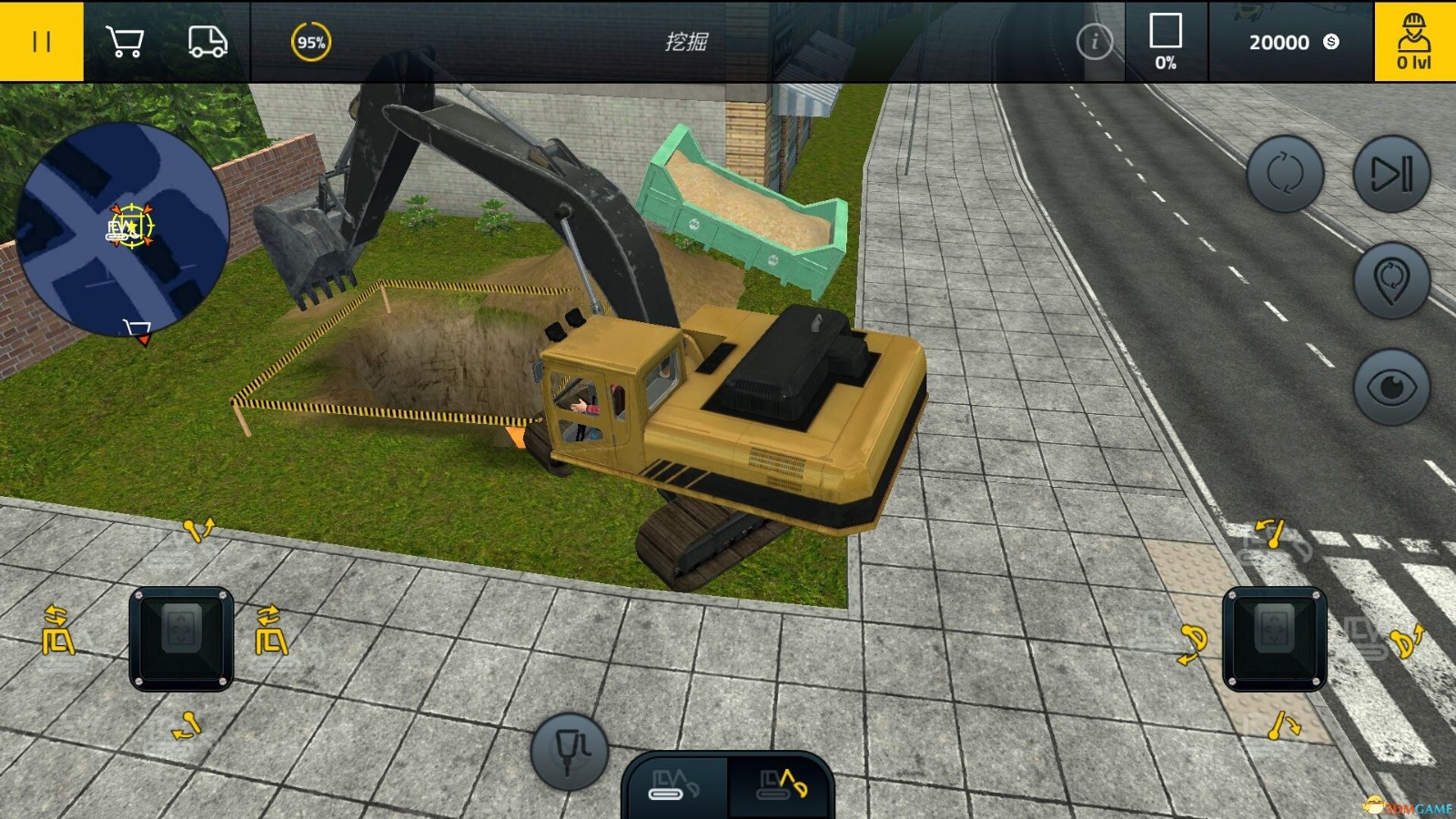Tap the right excavator joystick
The image size is (1456, 819).
[x=1274, y=638]
